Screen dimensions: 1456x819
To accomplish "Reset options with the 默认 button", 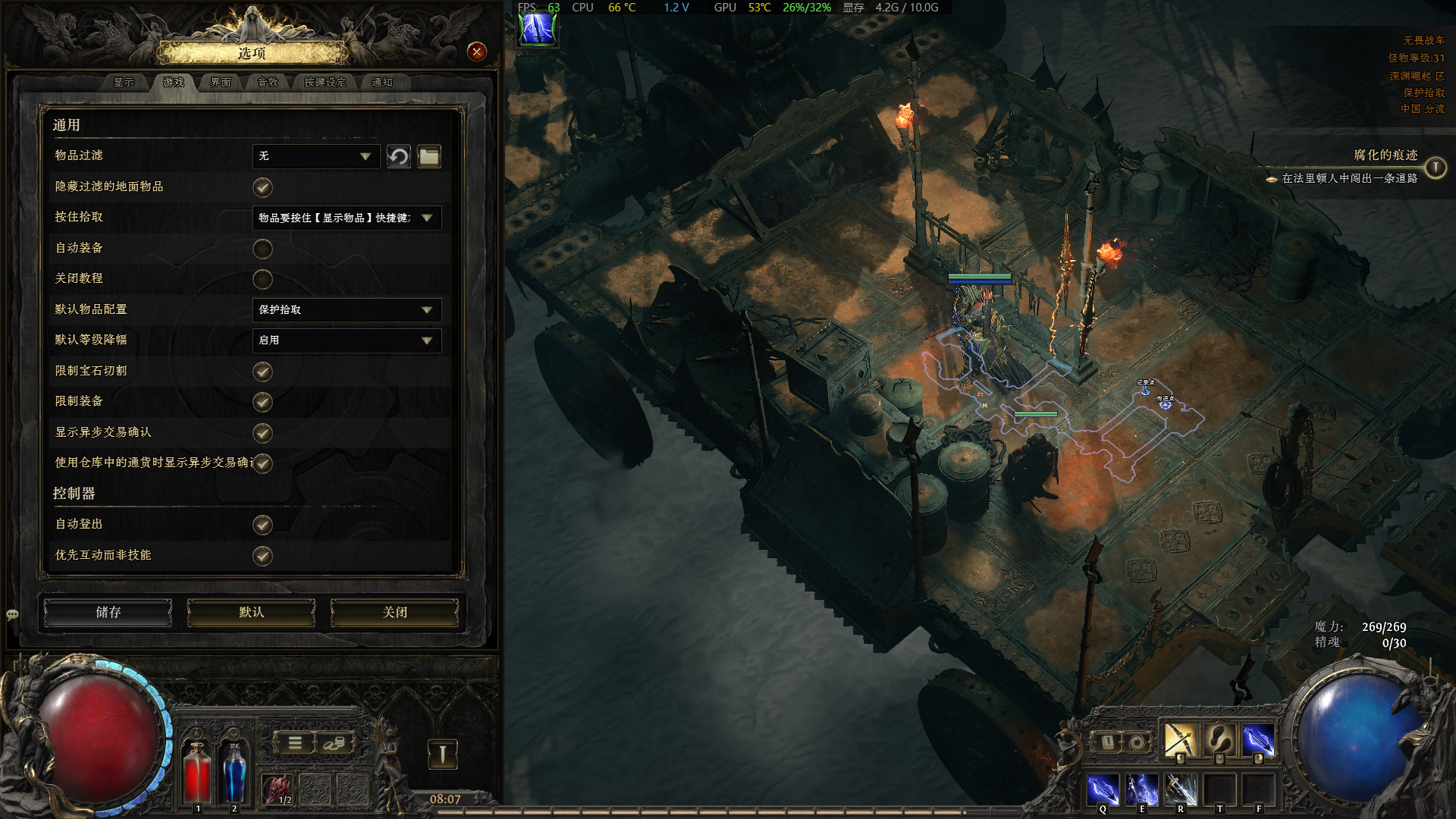I will pyautogui.click(x=251, y=612).
